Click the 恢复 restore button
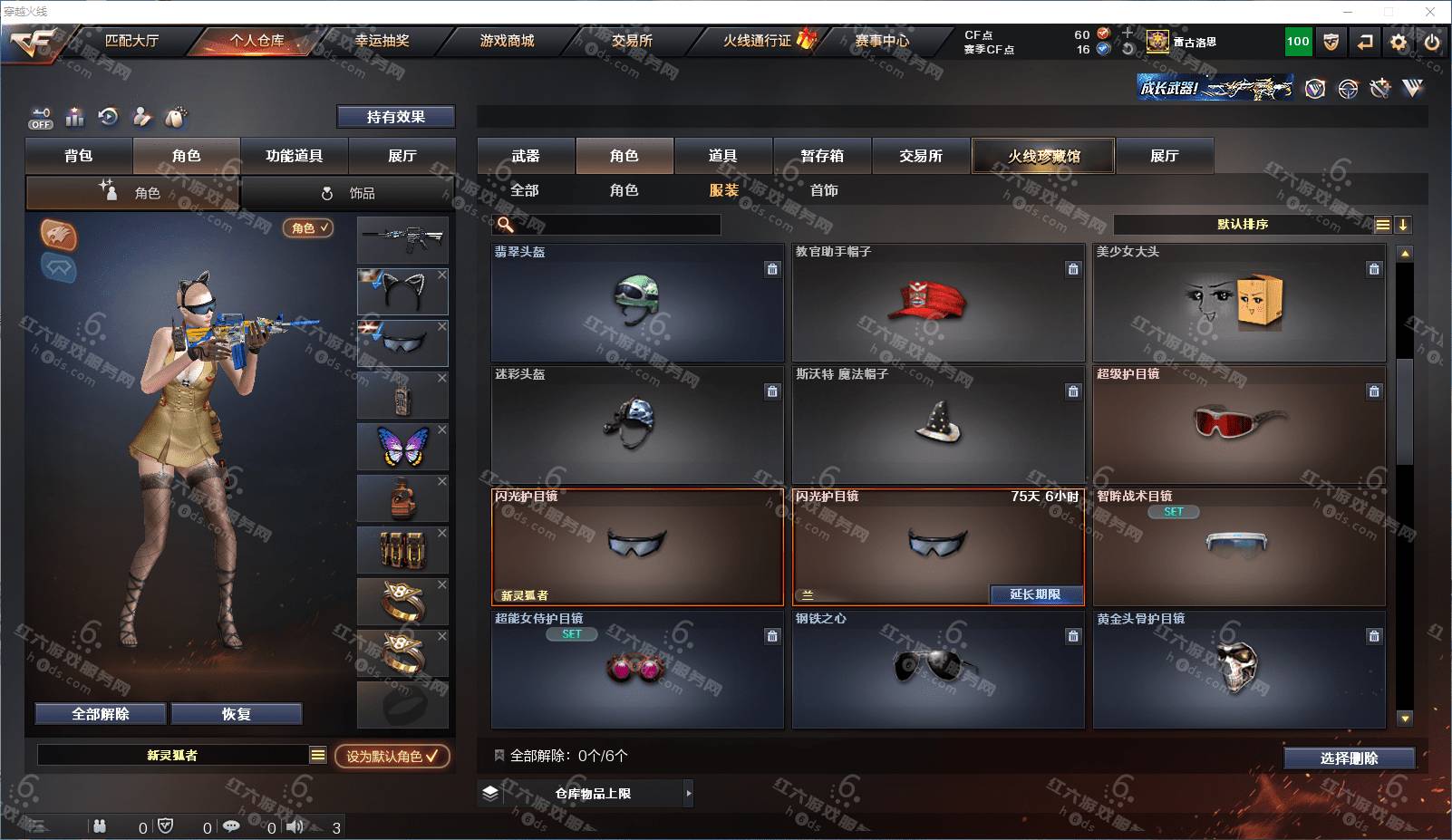Viewport: 1452px width, 840px height. [x=236, y=714]
